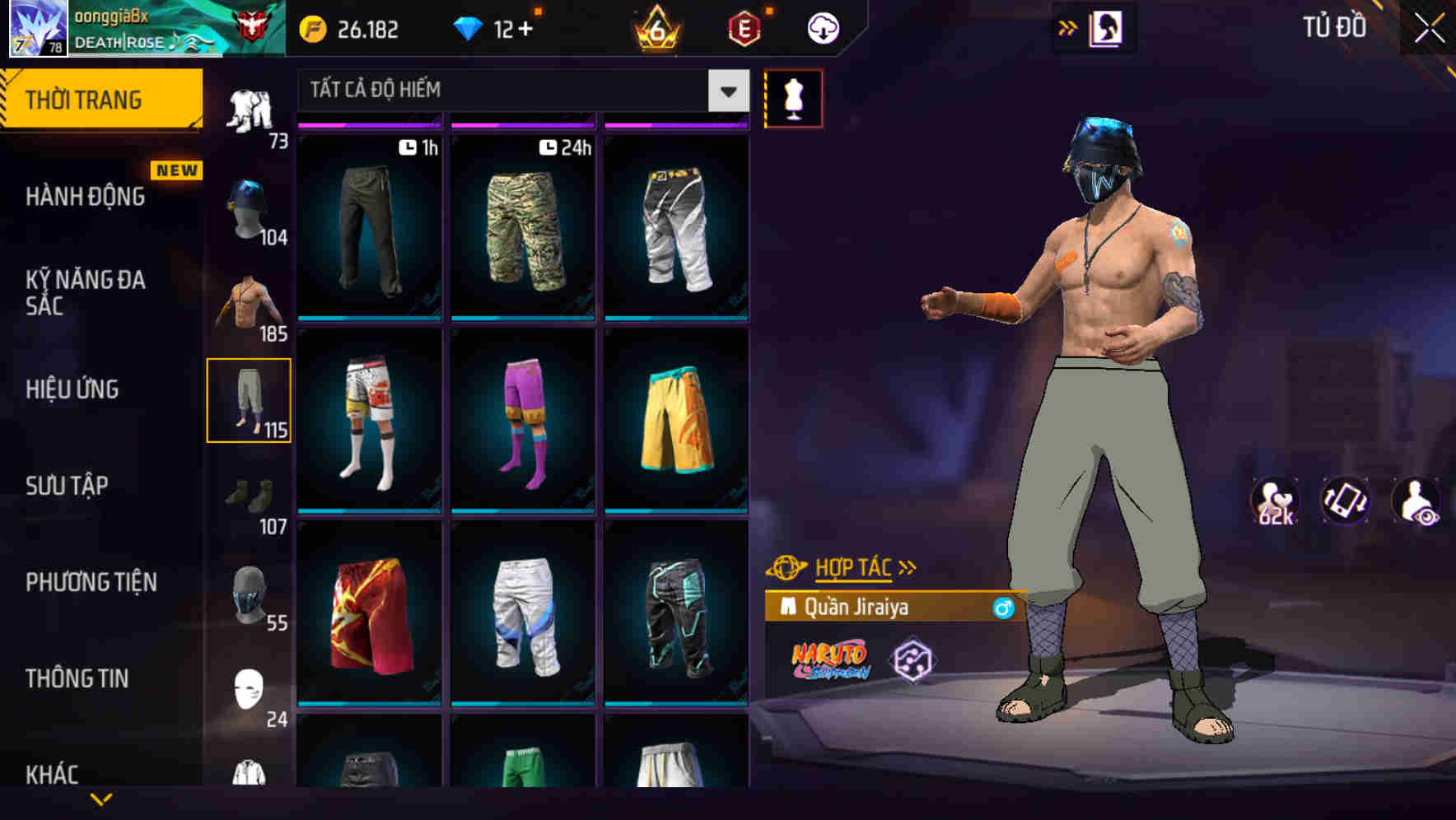Image resolution: width=1456 pixels, height=820 pixels.
Task: Expand the bottom chevron under KHÁC
Action: click(103, 800)
